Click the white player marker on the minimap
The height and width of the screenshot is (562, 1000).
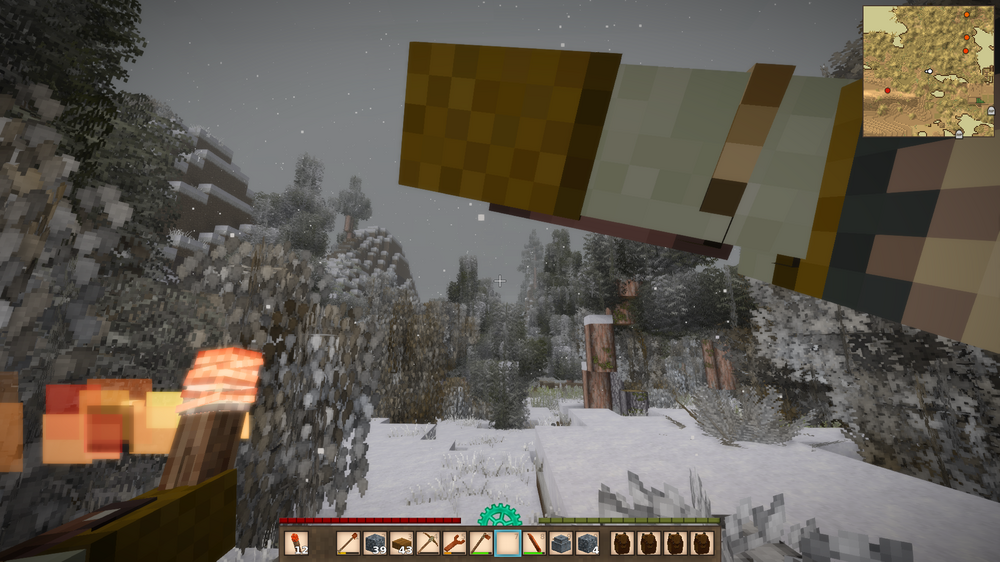pyautogui.click(x=929, y=71)
